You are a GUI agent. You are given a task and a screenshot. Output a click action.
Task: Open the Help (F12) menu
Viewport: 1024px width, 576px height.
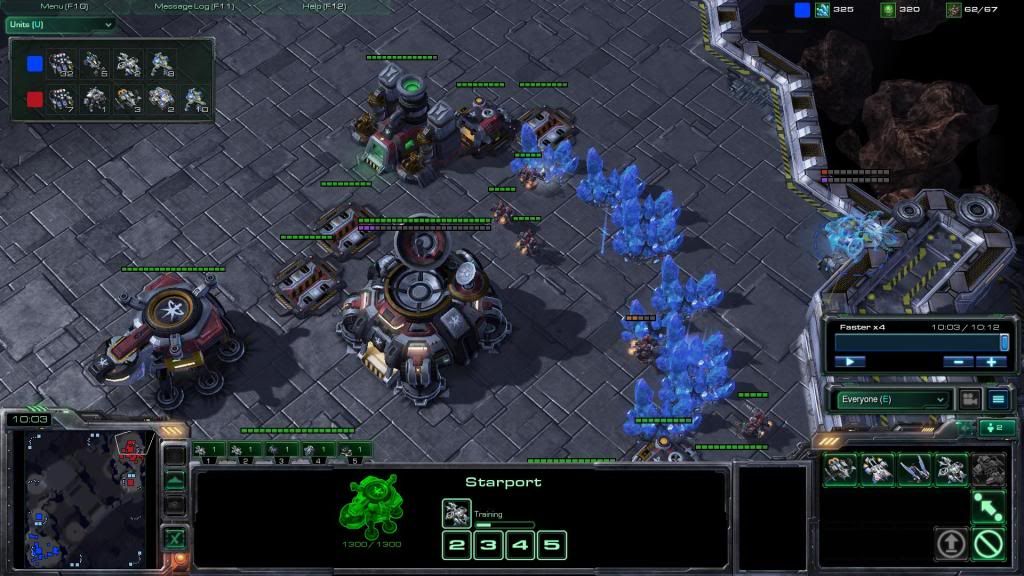323,7
